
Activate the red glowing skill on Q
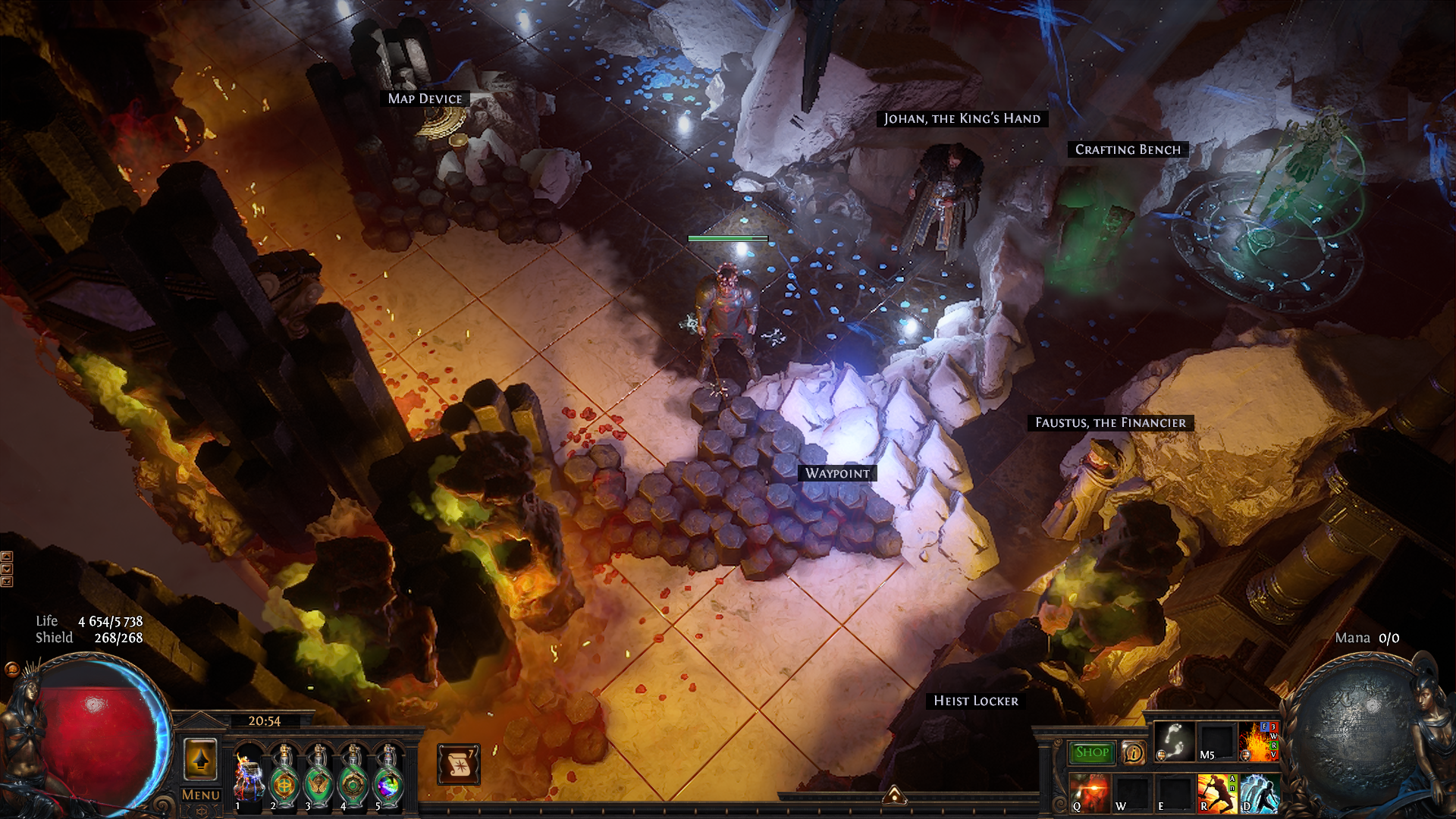(1090, 792)
